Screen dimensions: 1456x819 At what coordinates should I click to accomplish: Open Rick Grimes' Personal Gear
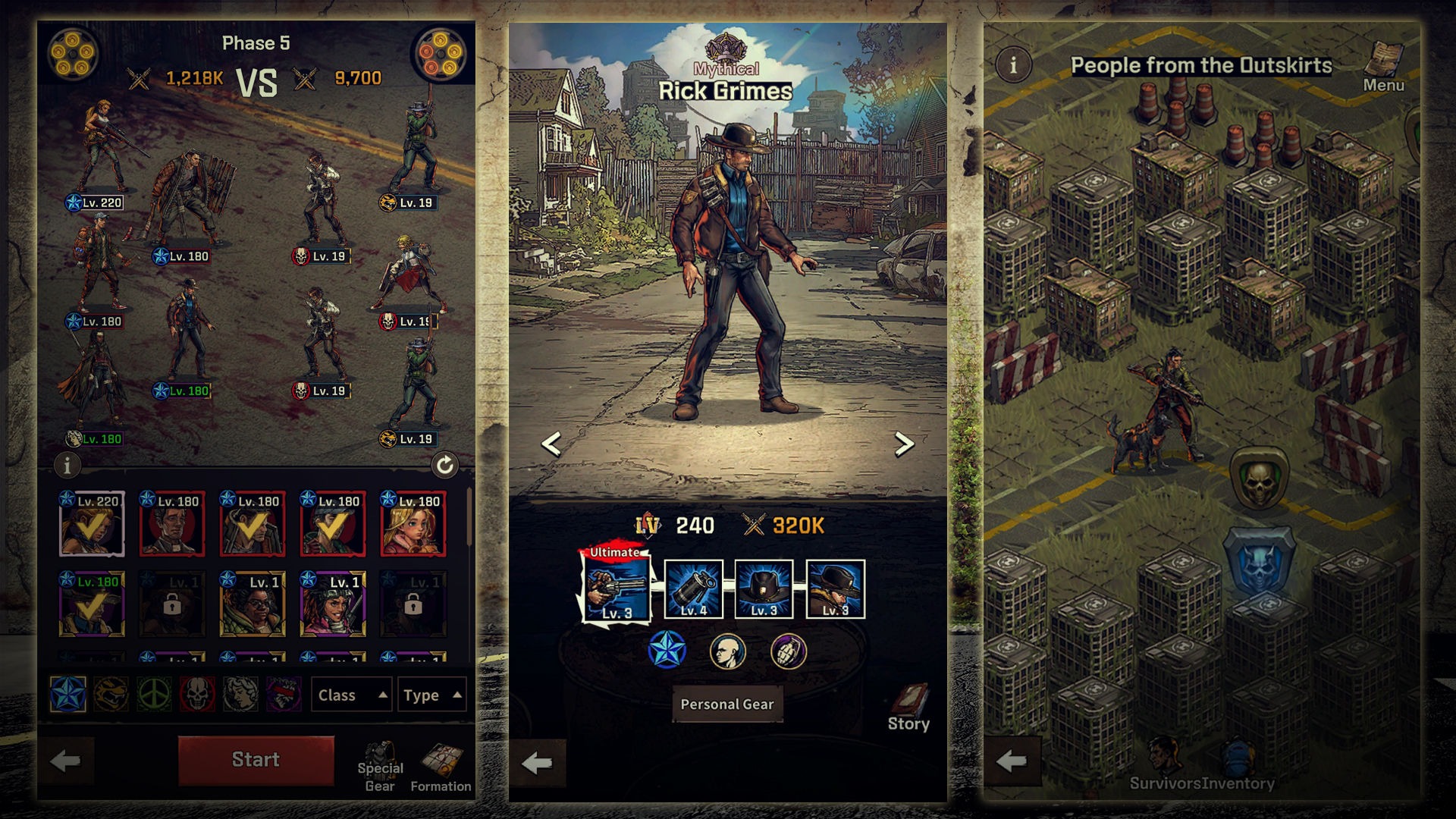coord(726,704)
